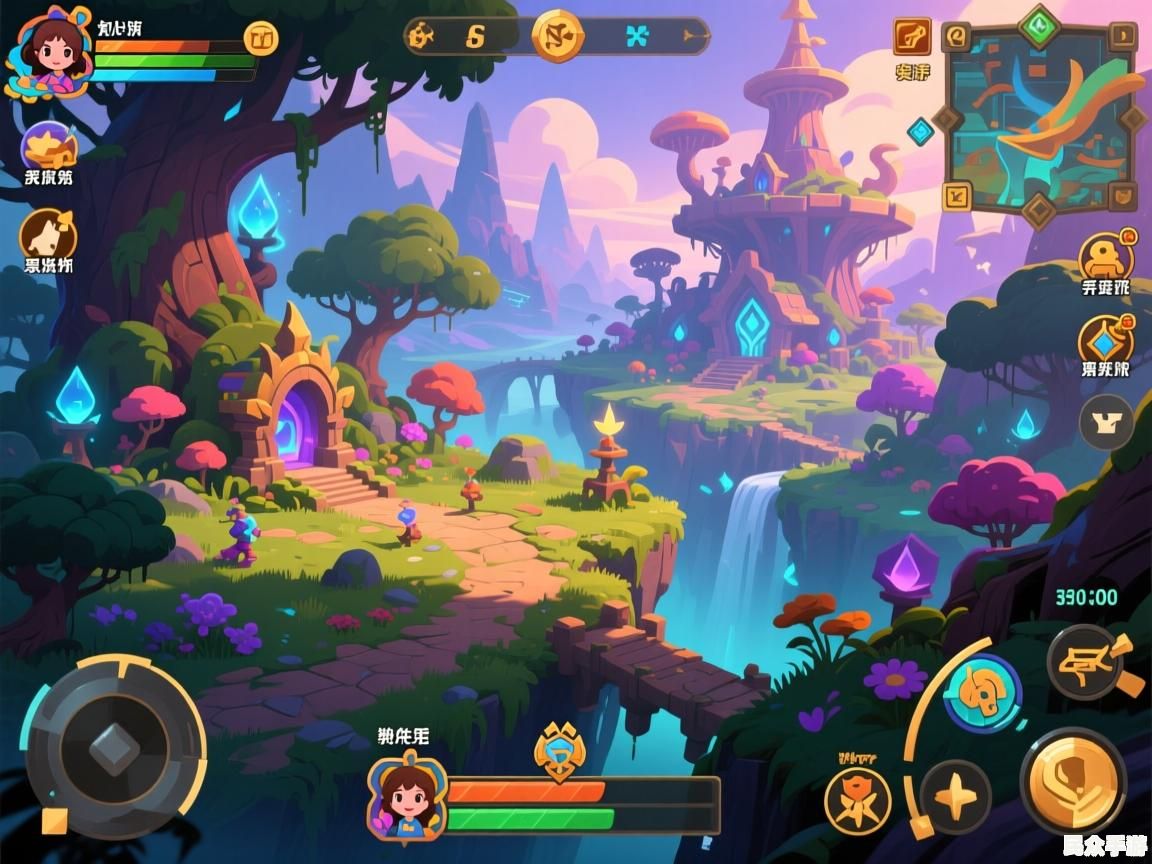Open the player portrait in the top-left

pyautogui.click(x=49, y=56)
